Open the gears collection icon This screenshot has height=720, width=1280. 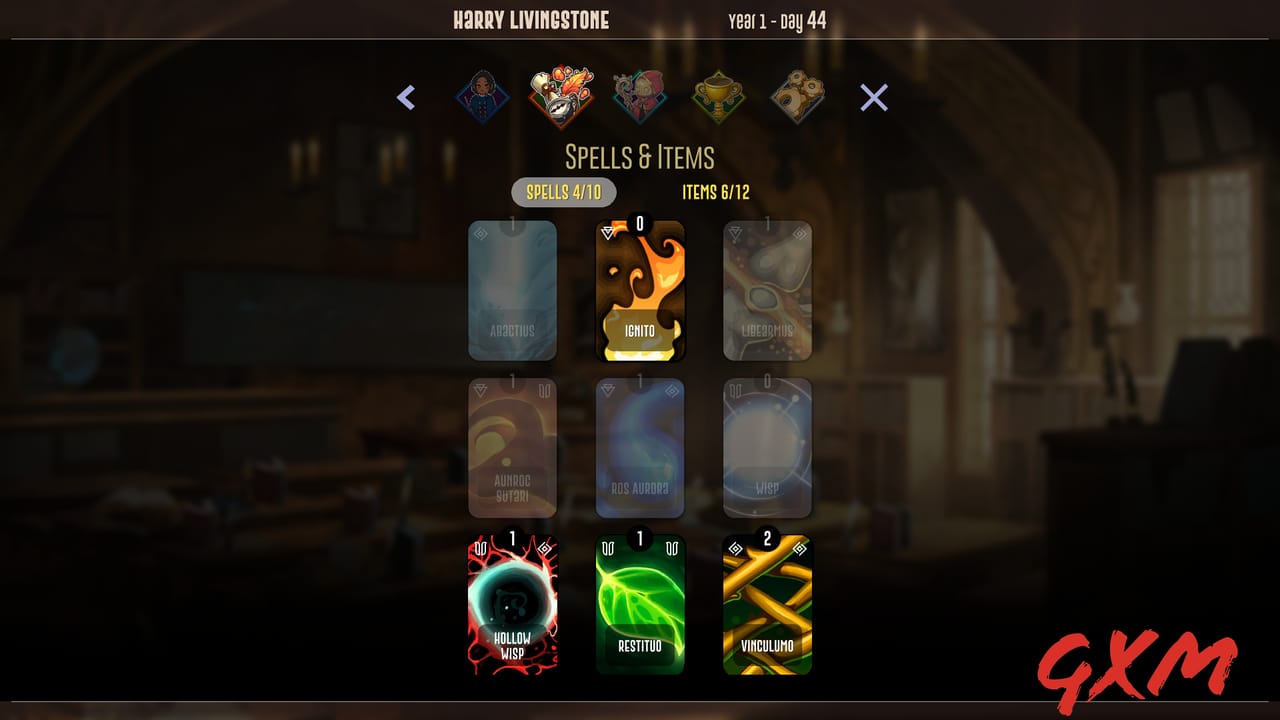[x=798, y=96]
